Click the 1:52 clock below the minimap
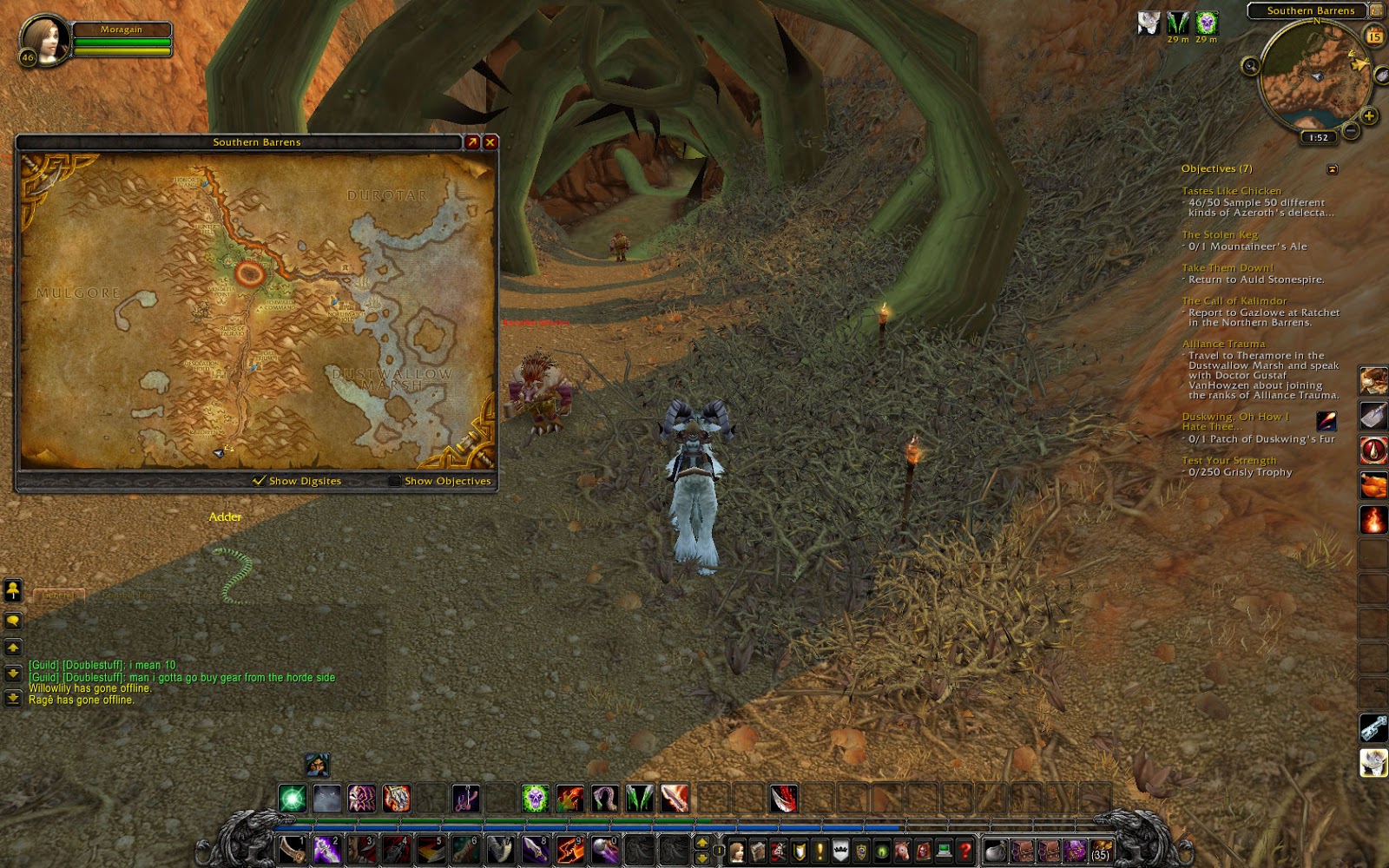The height and width of the screenshot is (868, 1389). (1318, 137)
